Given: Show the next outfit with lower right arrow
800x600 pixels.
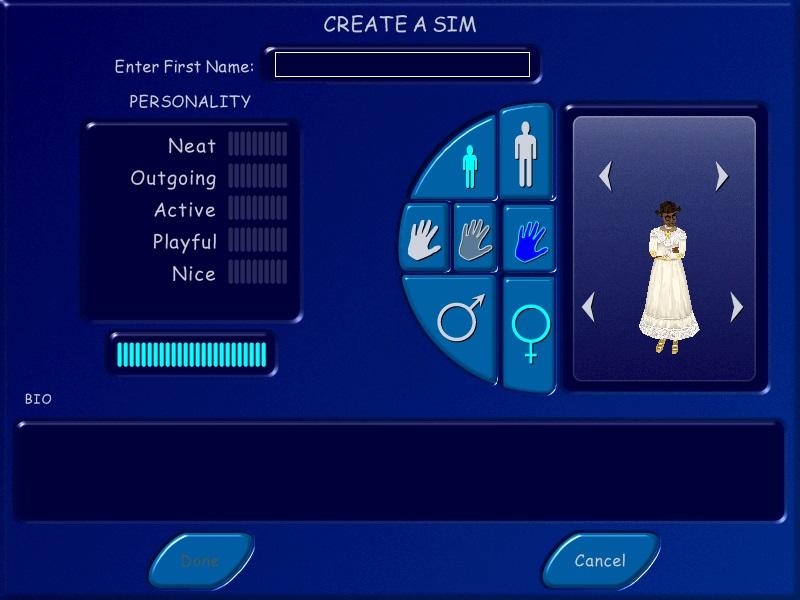Looking at the screenshot, I should (737, 306).
